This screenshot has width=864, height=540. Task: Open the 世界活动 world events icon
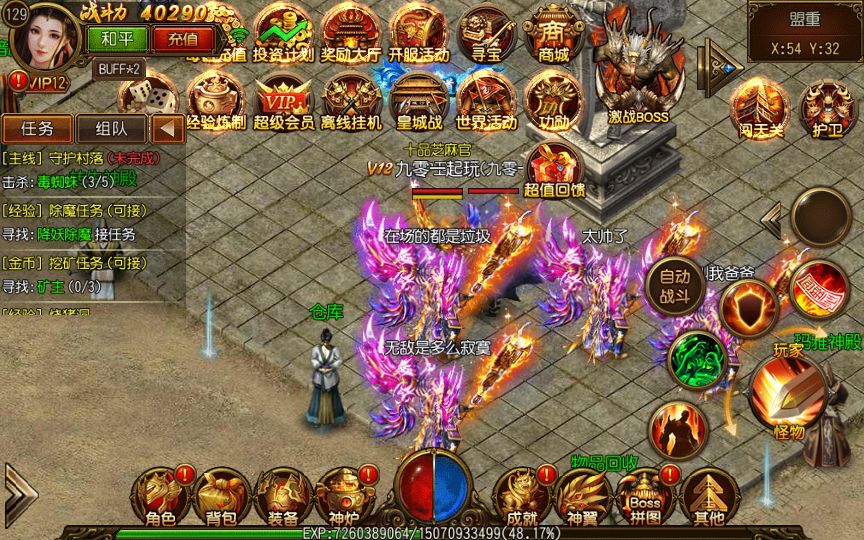(x=486, y=102)
